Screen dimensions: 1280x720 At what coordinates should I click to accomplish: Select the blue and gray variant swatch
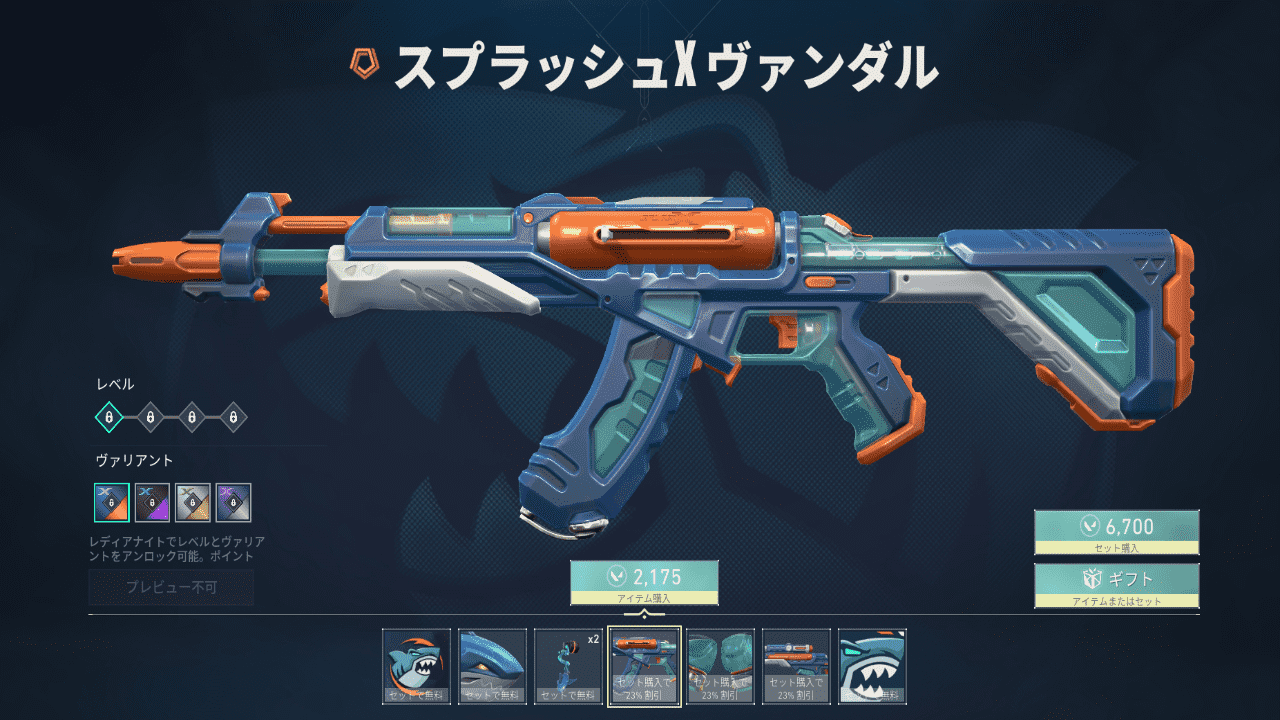click(233, 502)
